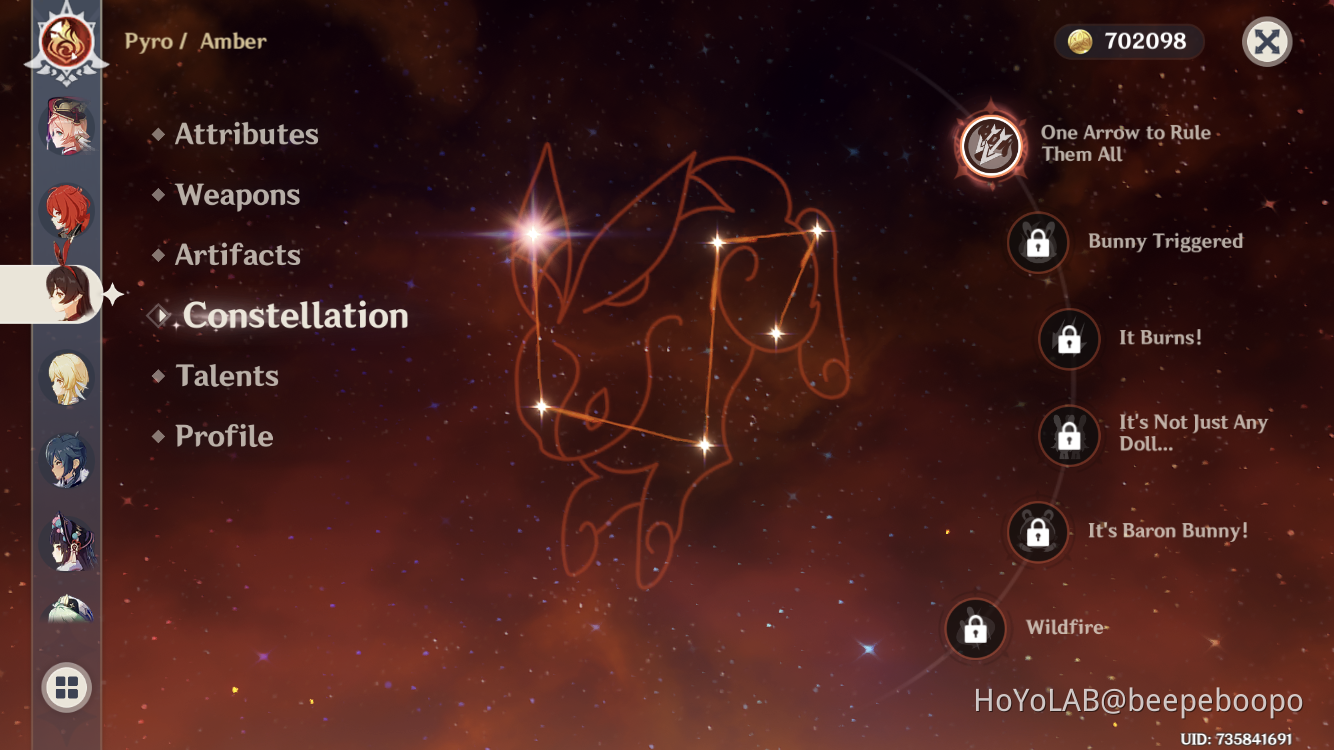This screenshot has width=1334, height=750.
Task: Pick Qiqi's portrait at the sidebar bottom
Action: point(66,612)
